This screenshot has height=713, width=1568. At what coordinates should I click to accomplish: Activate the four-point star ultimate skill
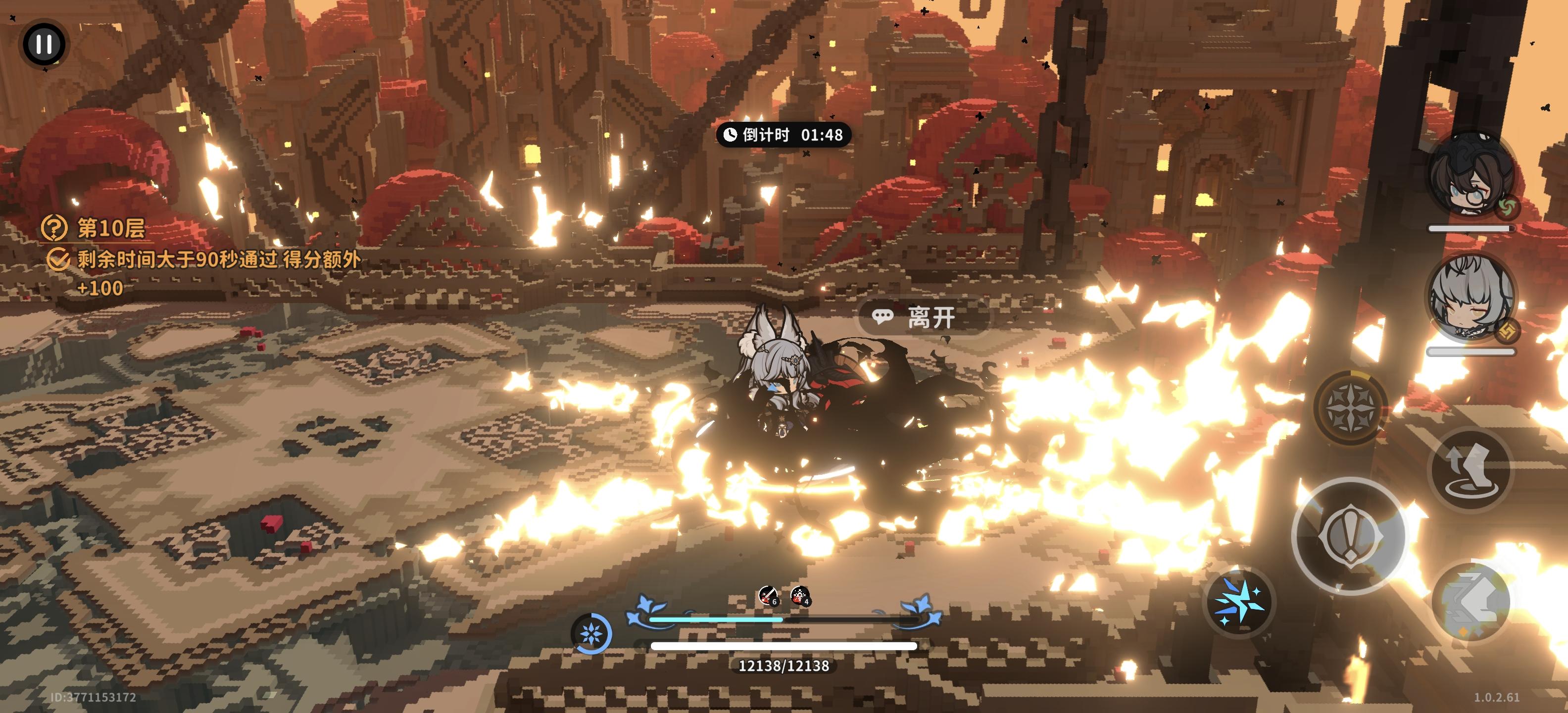click(x=1349, y=406)
